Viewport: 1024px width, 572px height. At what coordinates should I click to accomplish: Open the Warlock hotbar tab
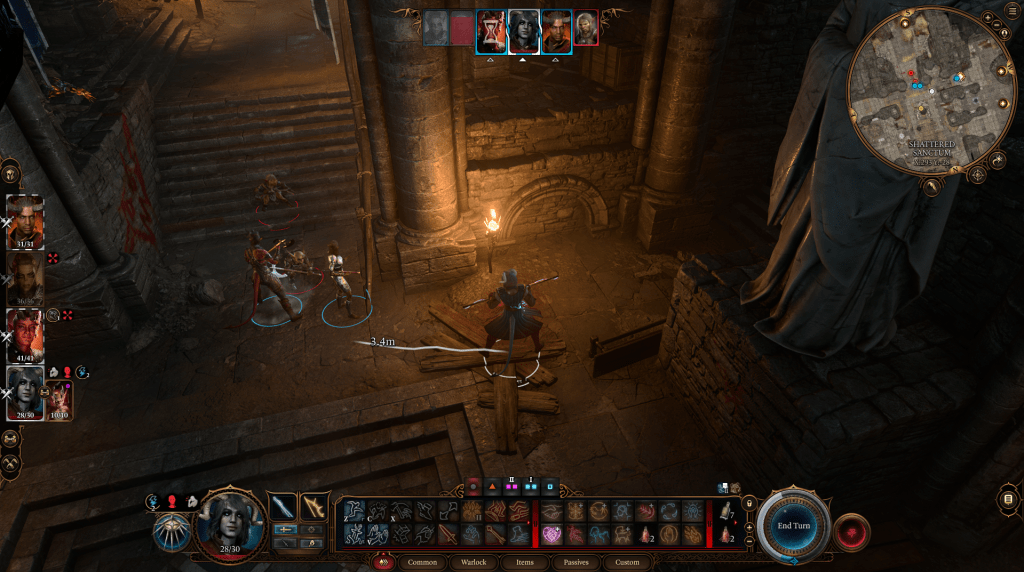pyautogui.click(x=474, y=562)
